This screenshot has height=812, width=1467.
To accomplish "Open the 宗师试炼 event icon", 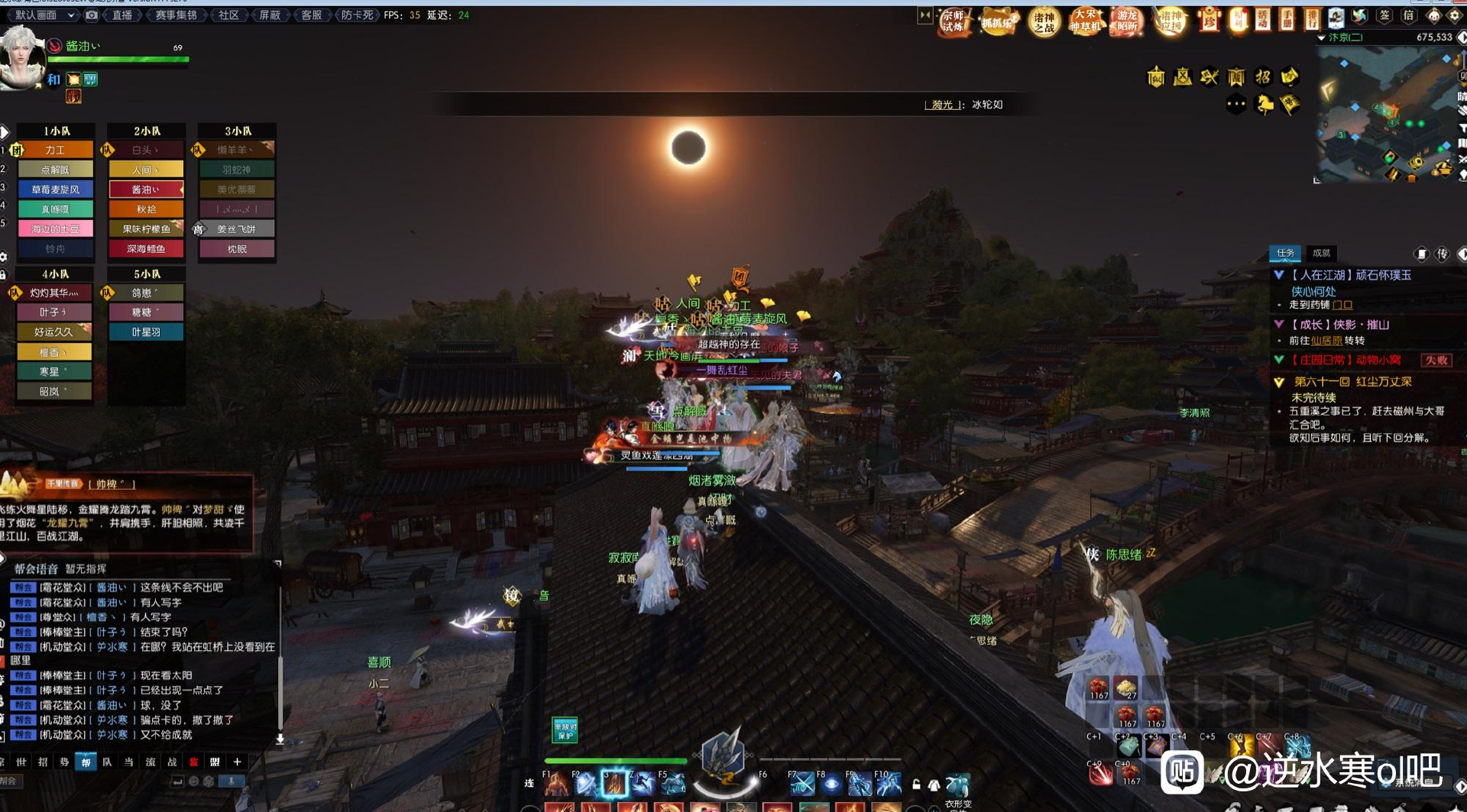I will (x=953, y=21).
